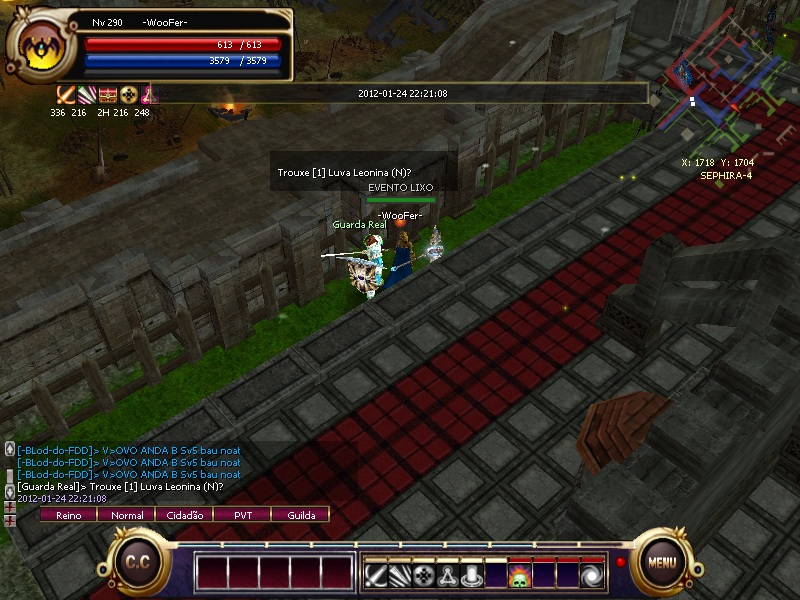Switch to the Reino chat channel
The height and width of the screenshot is (600, 800).
pos(69,515)
